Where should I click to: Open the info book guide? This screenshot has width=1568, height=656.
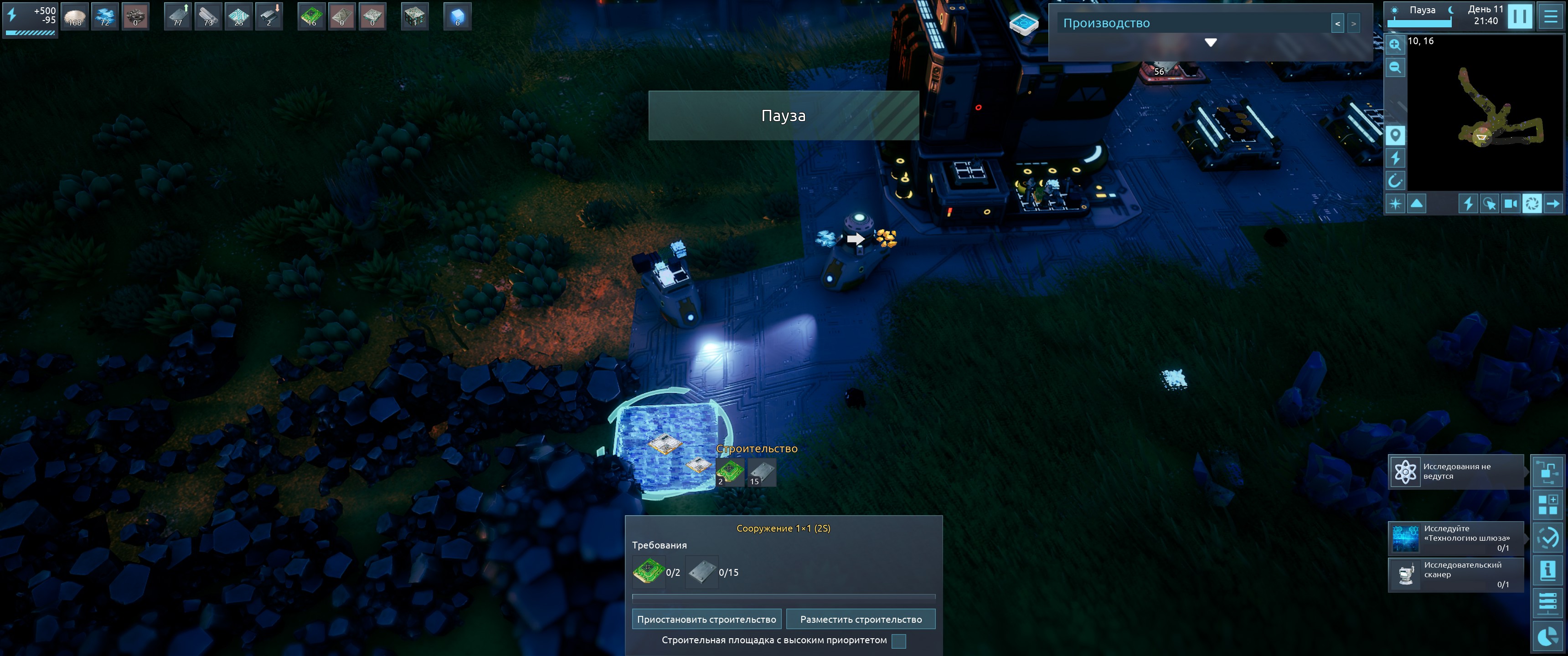pyautogui.click(x=1547, y=570)
